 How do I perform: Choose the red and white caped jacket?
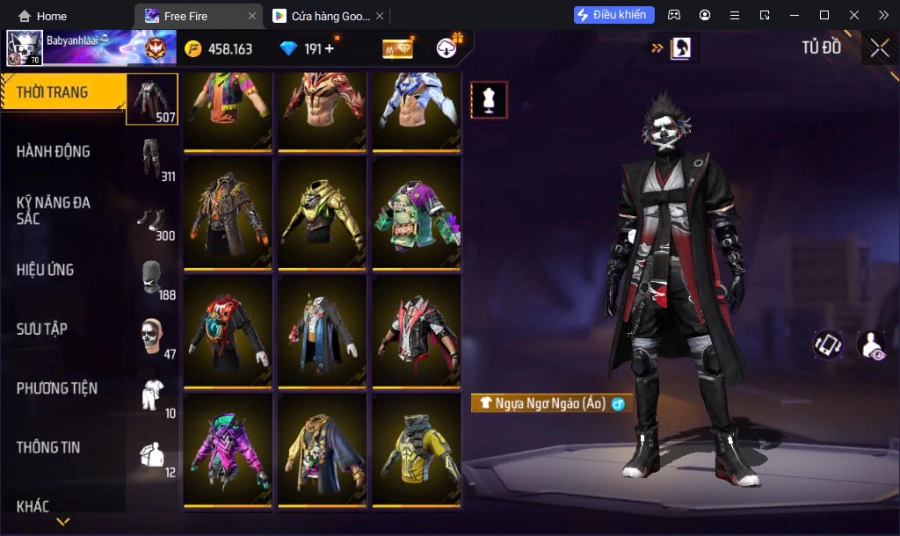coord(417,331)
